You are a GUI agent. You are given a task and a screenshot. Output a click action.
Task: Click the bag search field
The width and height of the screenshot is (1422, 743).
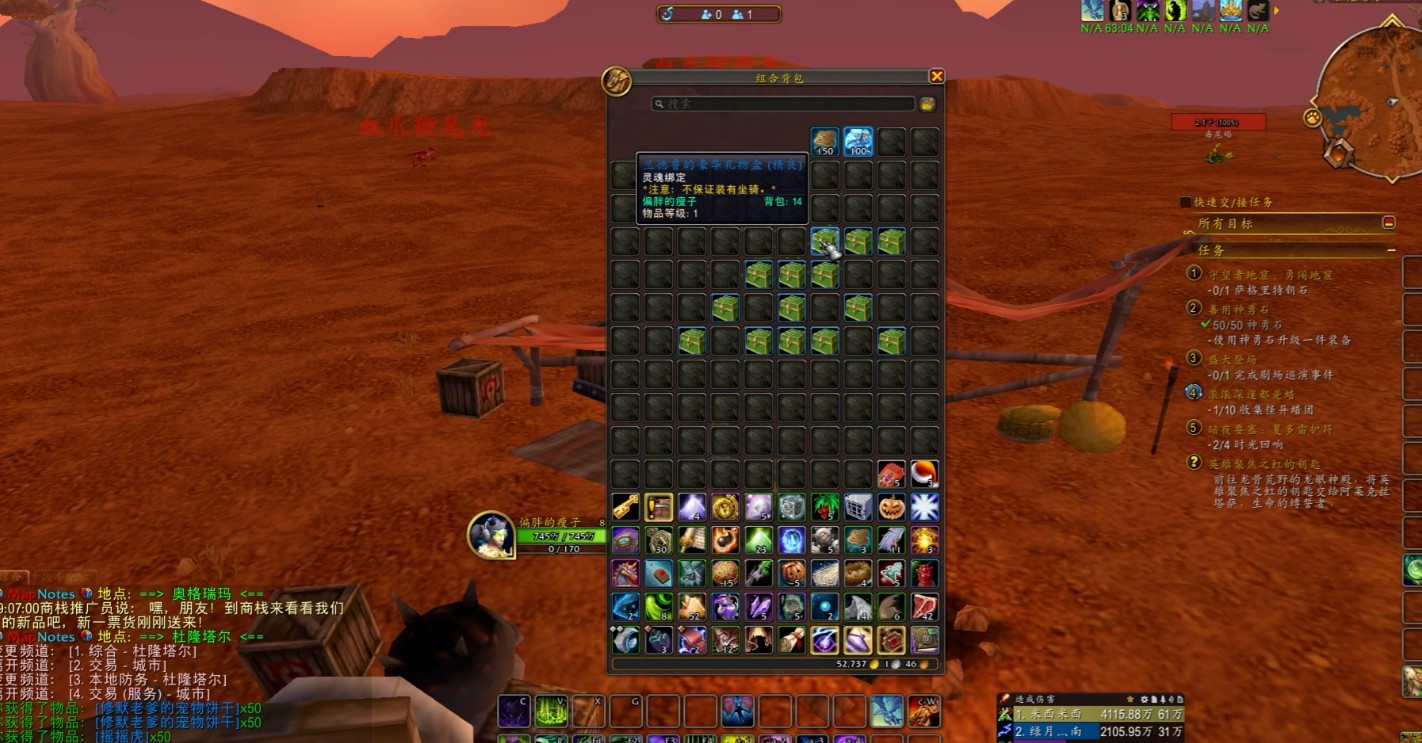pos(782,104)
